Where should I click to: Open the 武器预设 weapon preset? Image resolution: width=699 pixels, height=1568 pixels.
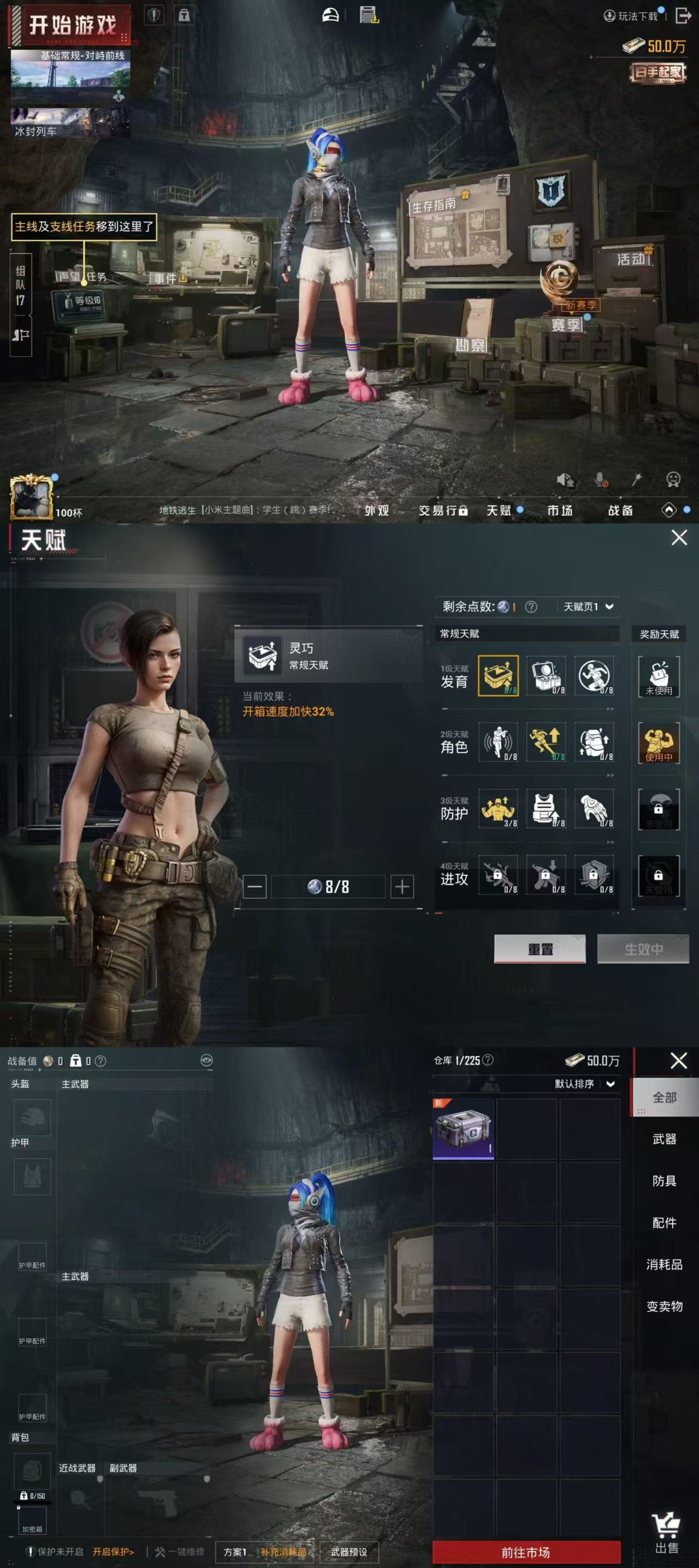(x=349, y=1552)
